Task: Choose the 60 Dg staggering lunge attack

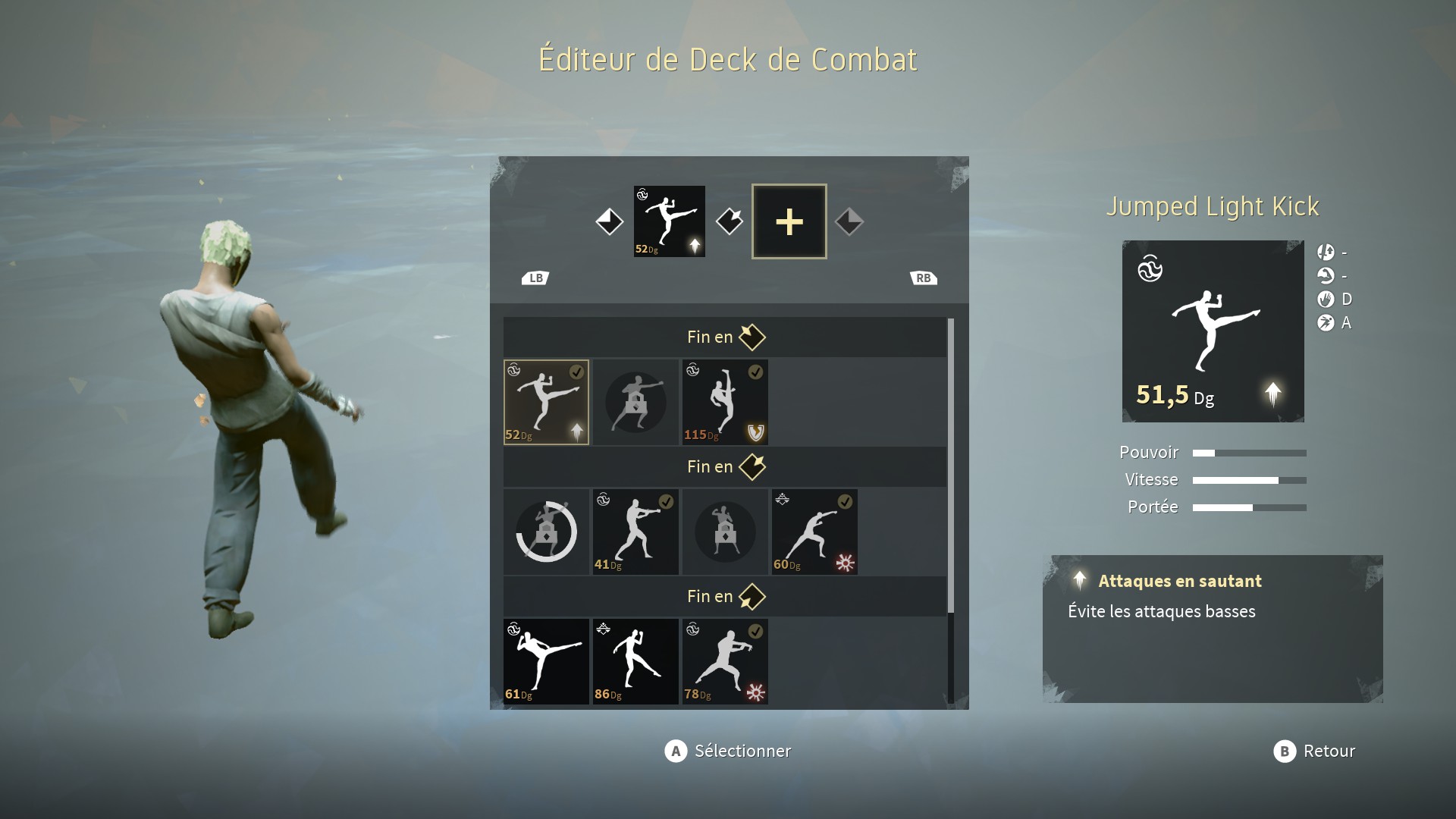Action: click(x=814, y=531)
